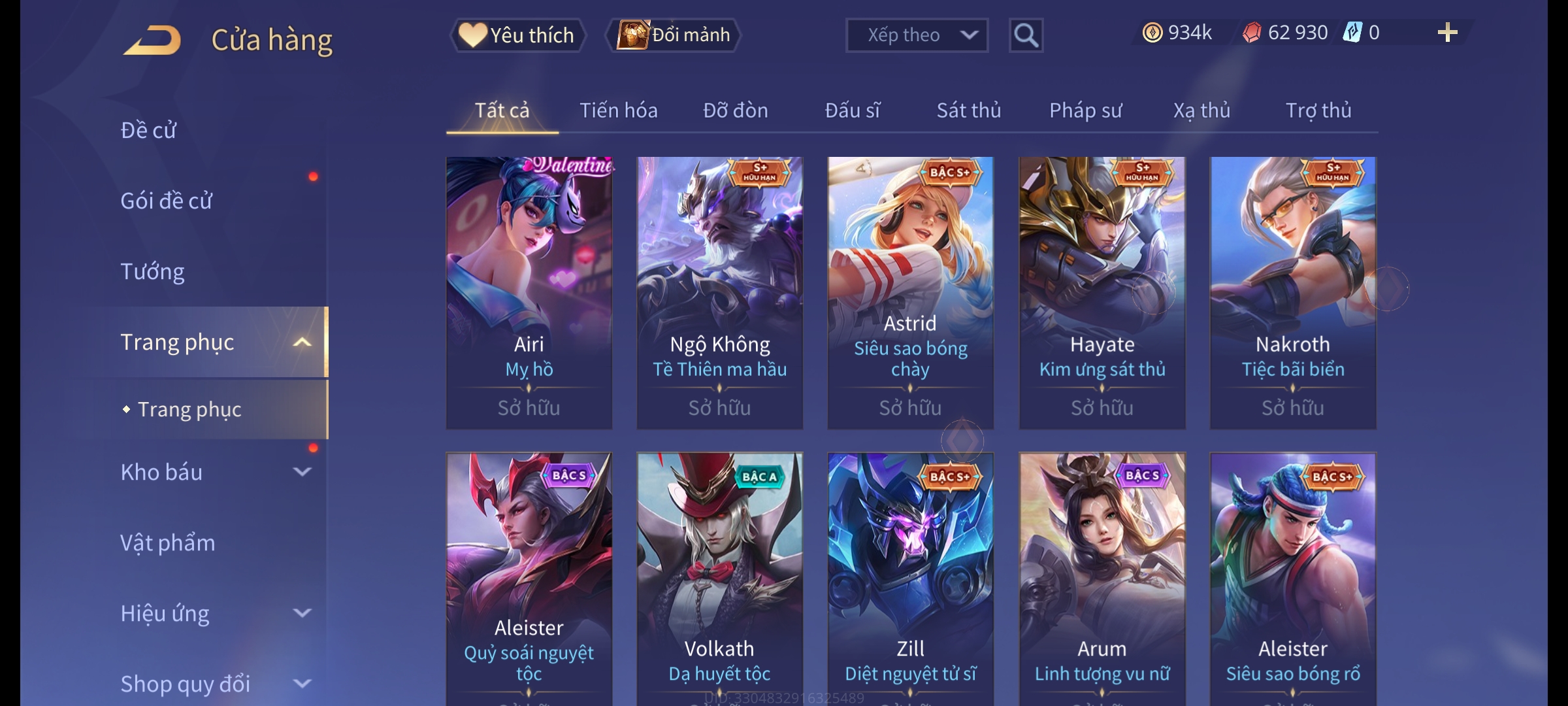The height and width of the screenshot is (706, 1568).
Task: Choose the Astrid Siêu sao bóng chày card
Action: coord(910,292)
